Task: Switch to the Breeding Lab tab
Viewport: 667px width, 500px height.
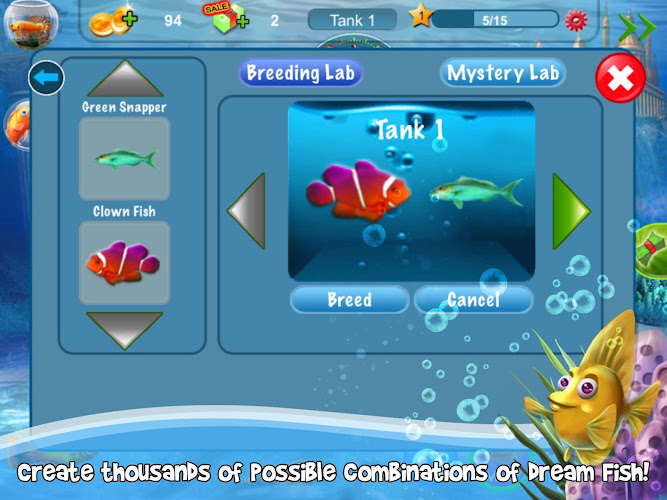Action: coord(301,72)
